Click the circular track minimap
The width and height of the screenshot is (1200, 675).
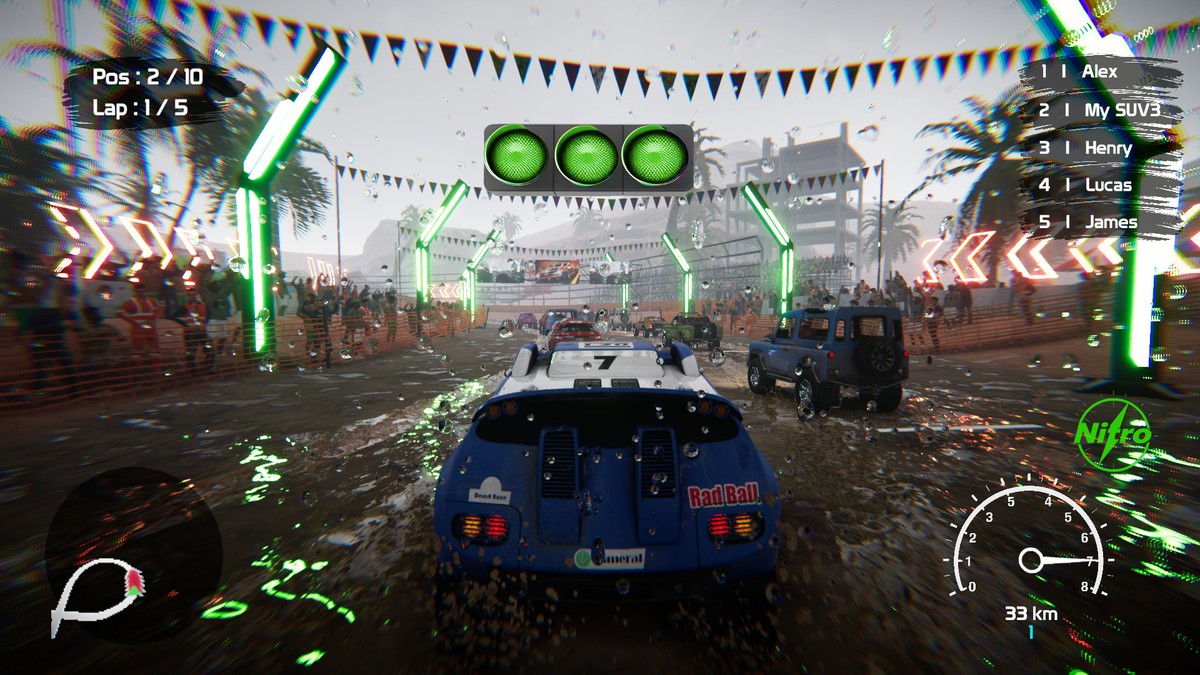(x=133, y=556)
